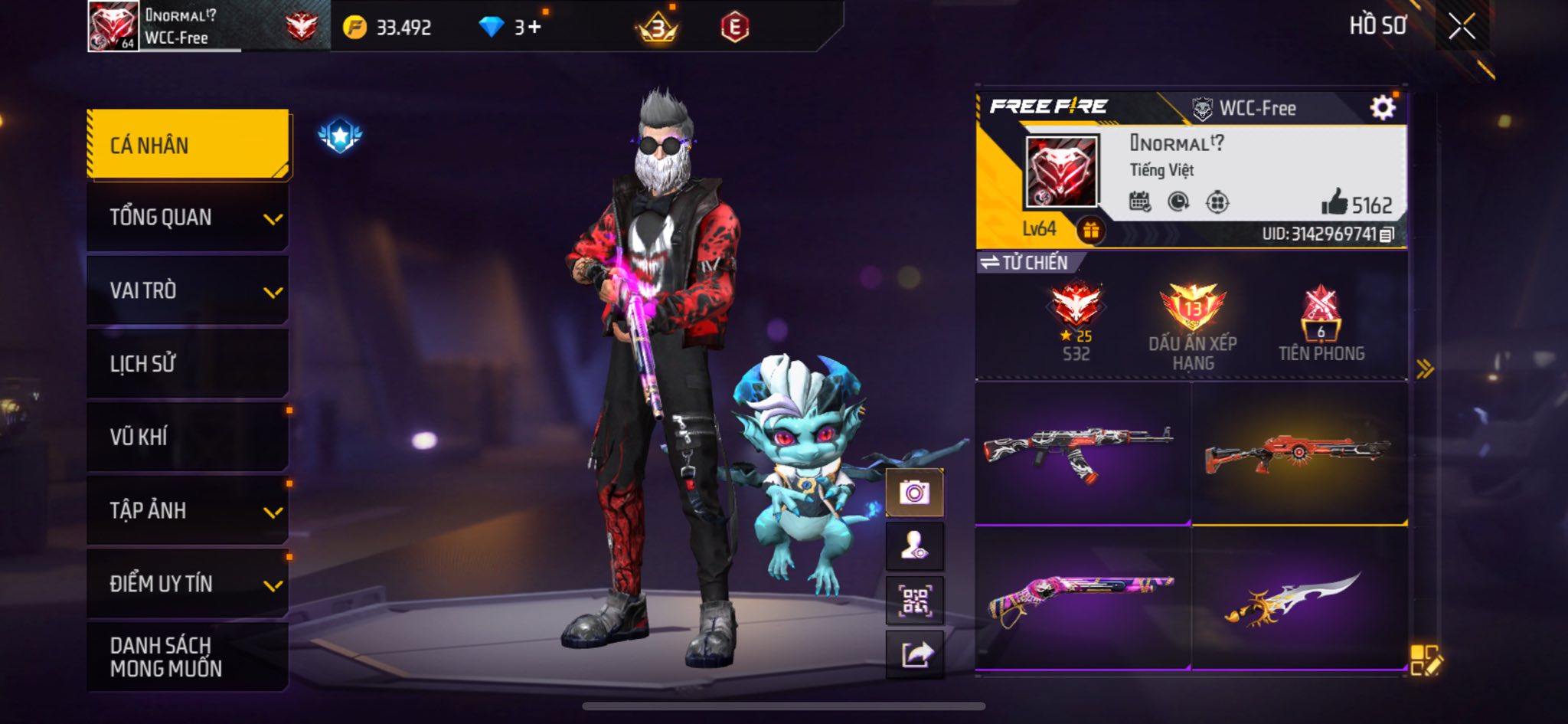Select the AK rifle skin thumbnail
This screenshot has height=724, width=1568.
tap(1082, 453)
